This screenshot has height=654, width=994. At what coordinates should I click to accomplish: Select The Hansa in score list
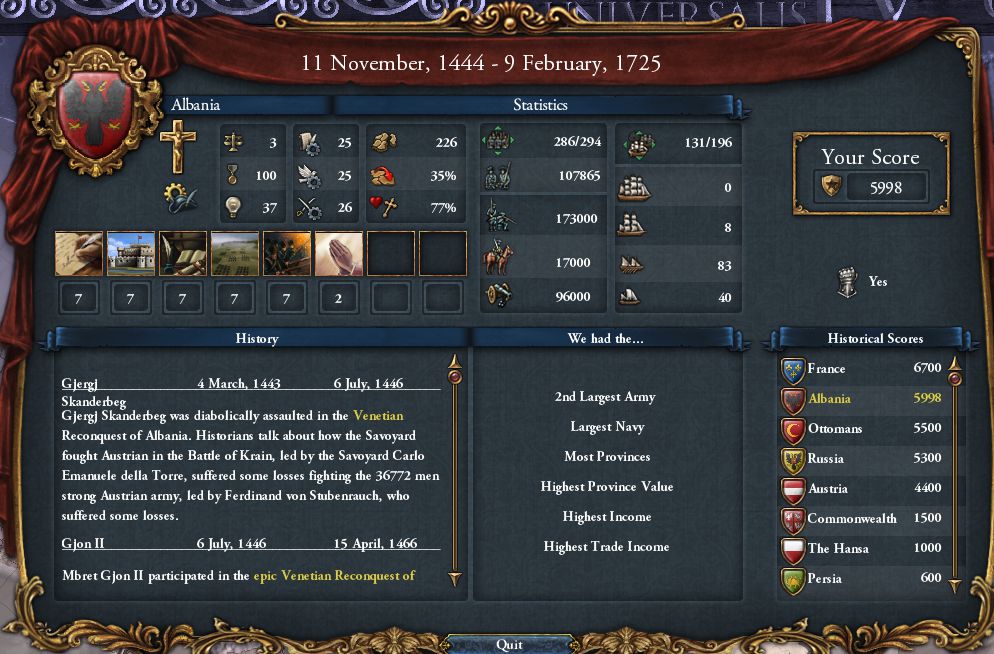click(860, 548)
